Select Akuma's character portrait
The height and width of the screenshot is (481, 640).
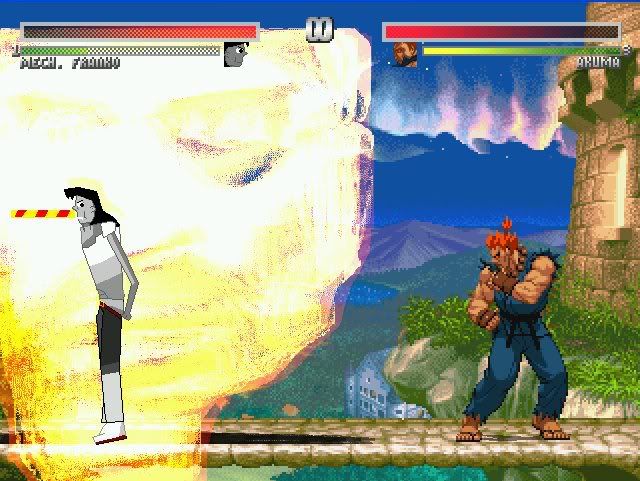[x=405, y=54]
